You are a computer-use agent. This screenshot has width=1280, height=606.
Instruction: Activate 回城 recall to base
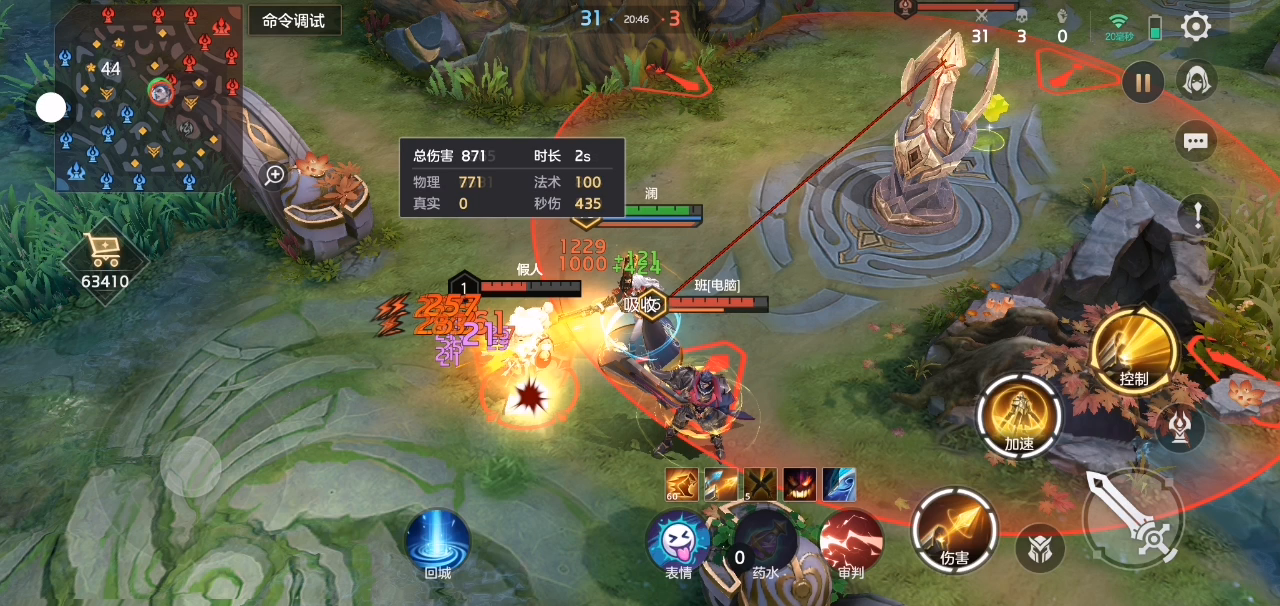[x=437, y=543]
